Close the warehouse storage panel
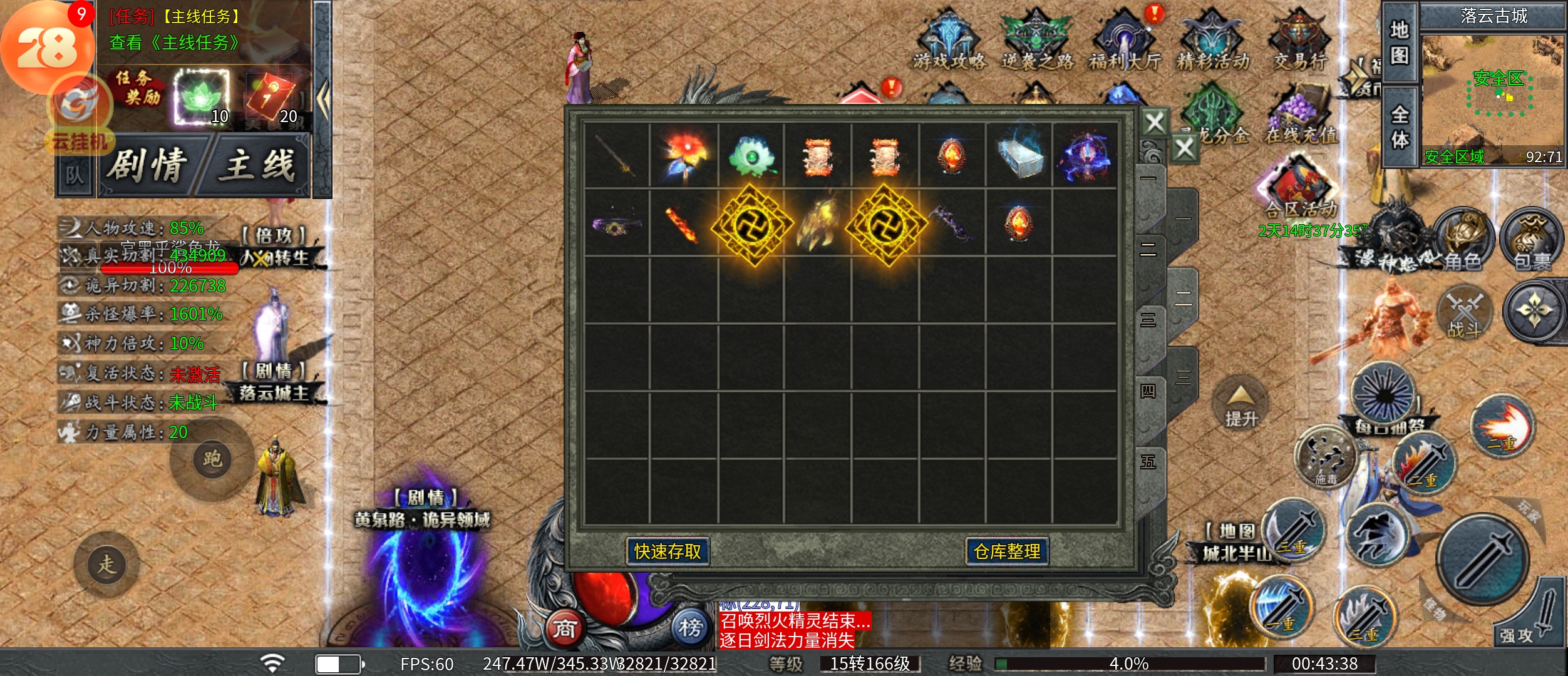This screenshot has height=676, width=1568. tap(1155, 123)
